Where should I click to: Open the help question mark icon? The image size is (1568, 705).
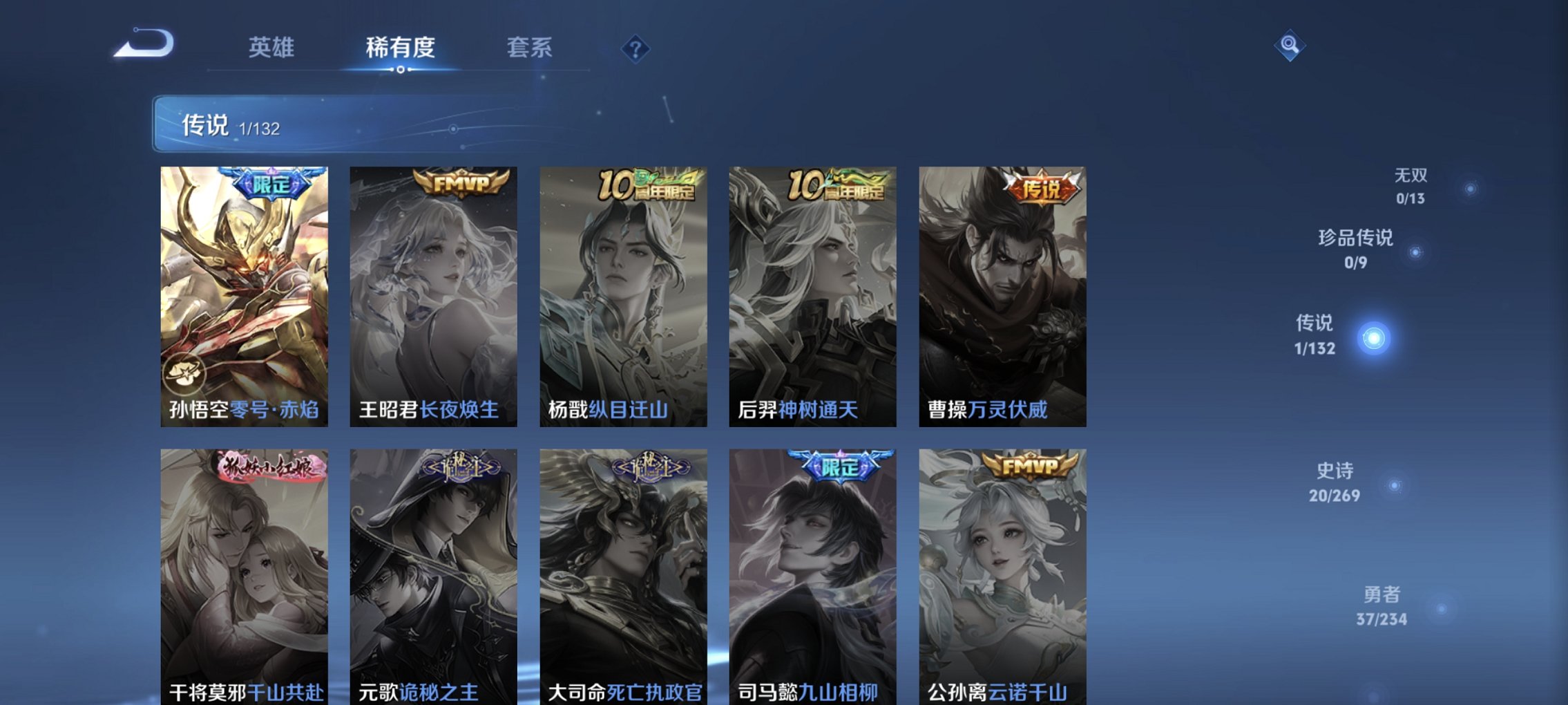(x=637, y=48)
